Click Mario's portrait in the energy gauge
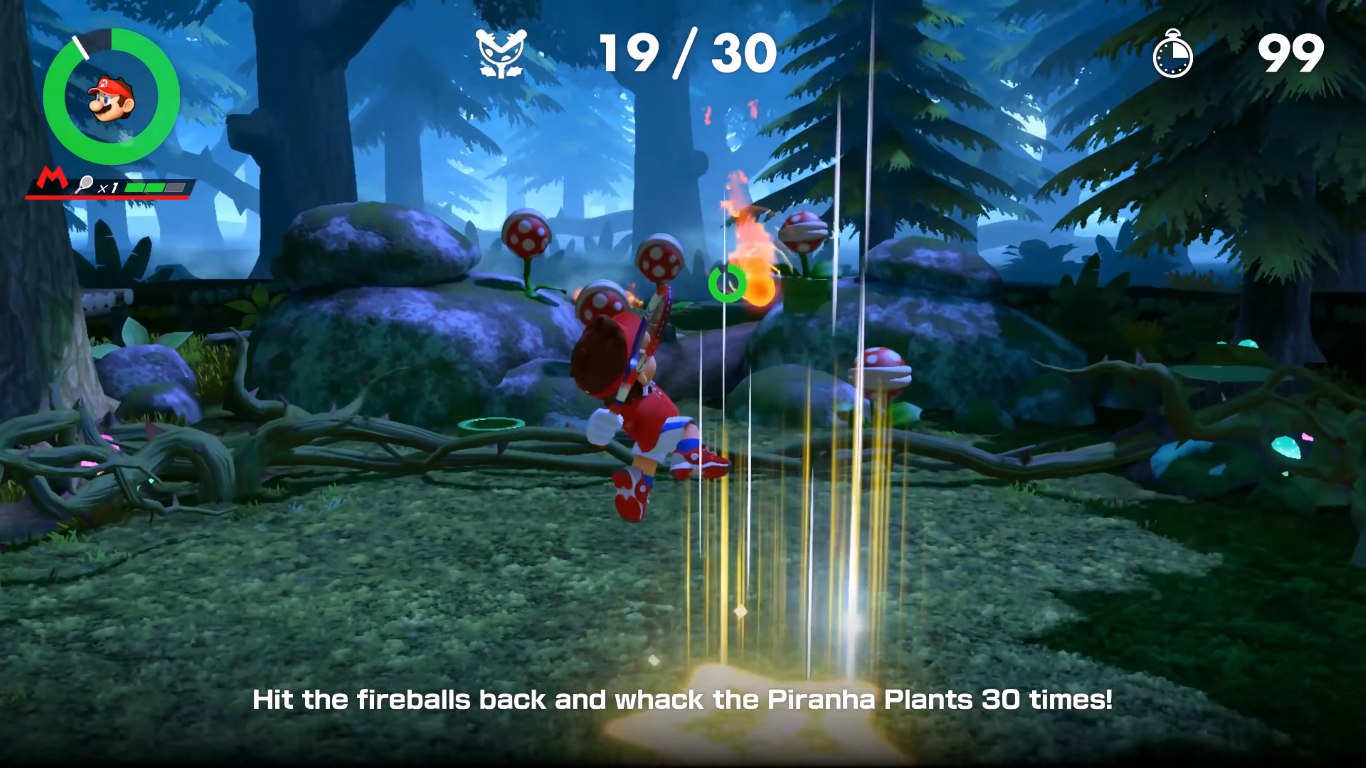This screenshot has height=768, width=1366. pyautogui.click(x=110, y=98)
